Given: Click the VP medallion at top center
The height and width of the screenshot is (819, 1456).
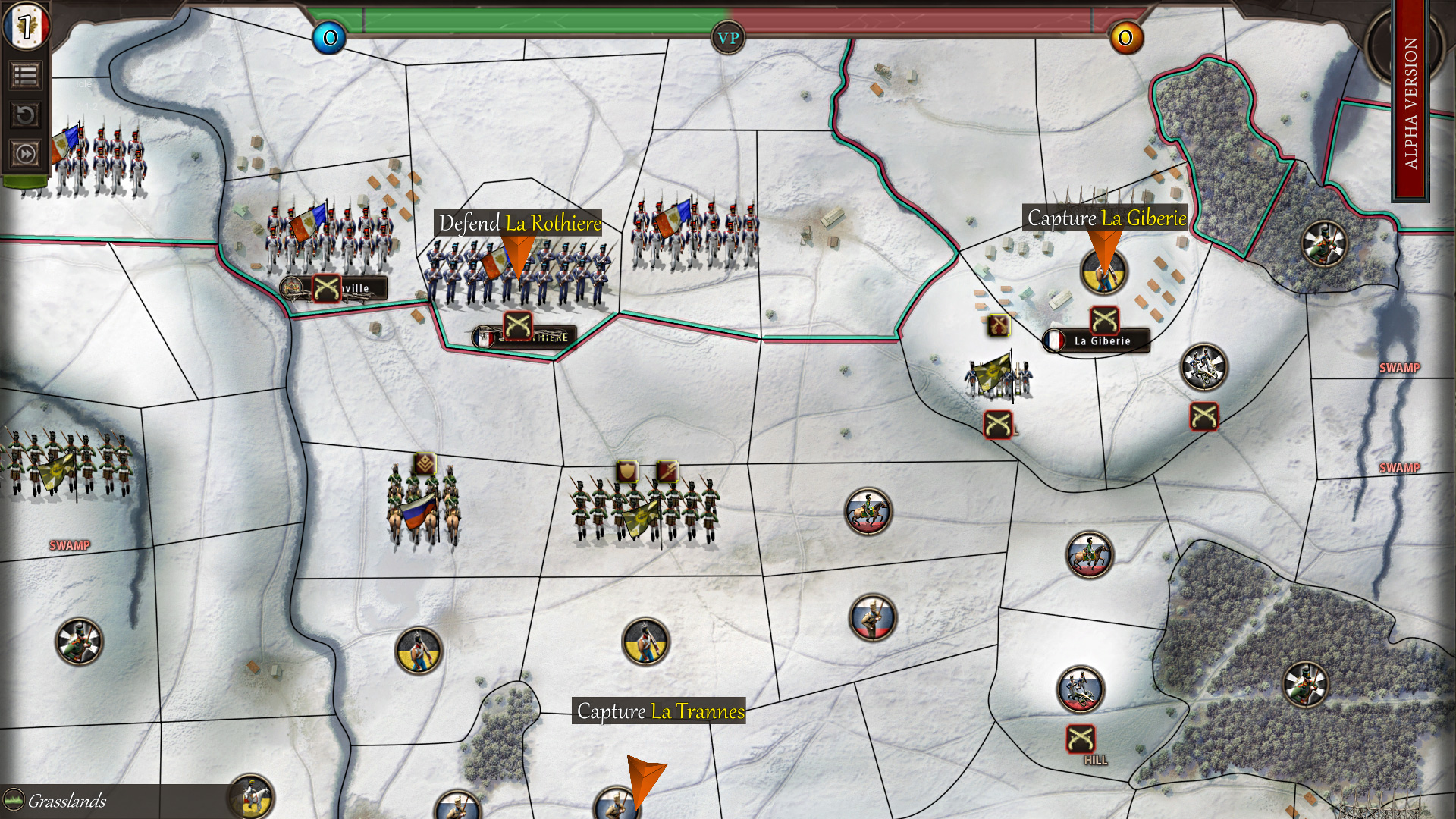Looking at the screenshot, I should pos(727,36).
